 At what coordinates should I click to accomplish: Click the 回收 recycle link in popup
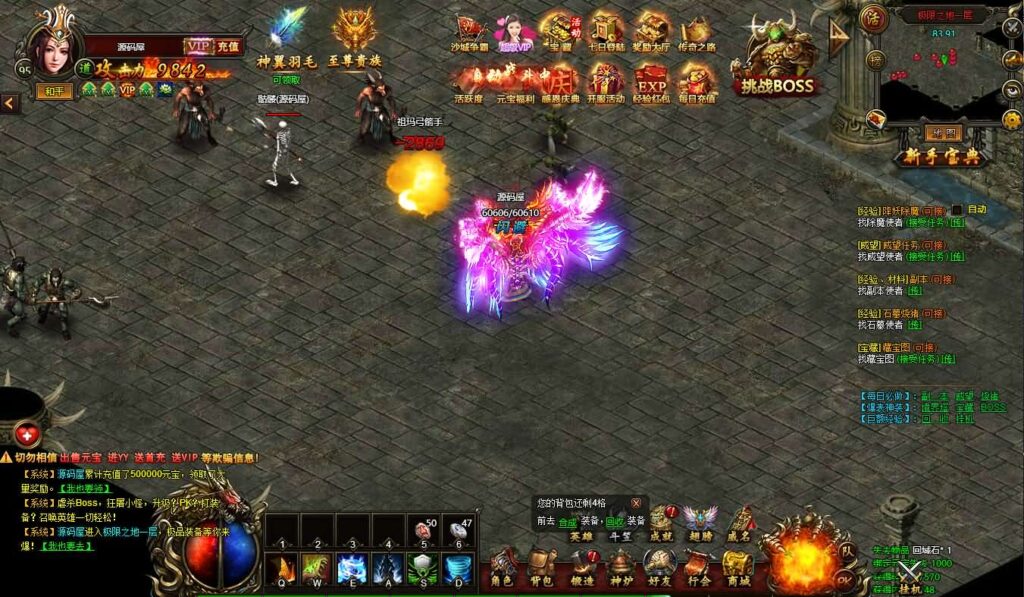coord(614,521)
